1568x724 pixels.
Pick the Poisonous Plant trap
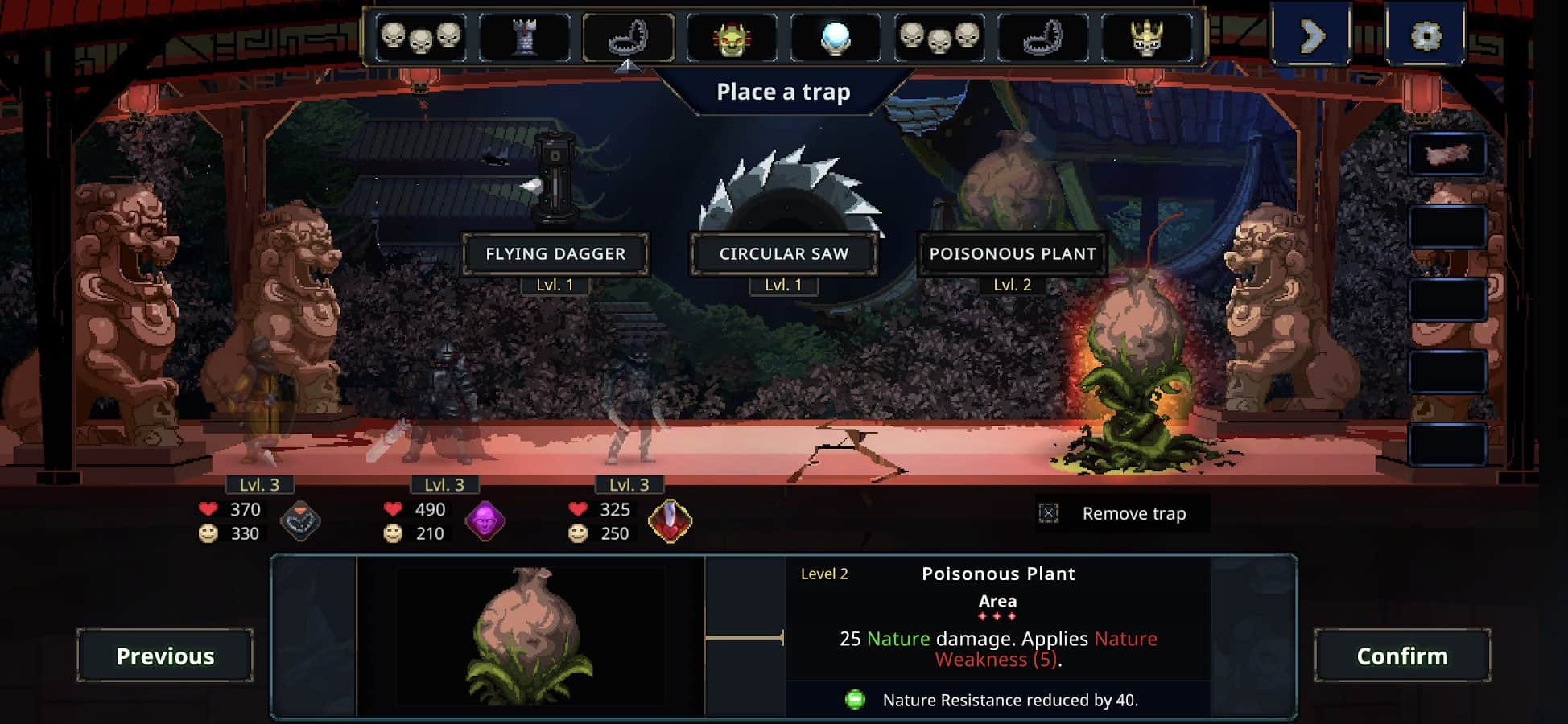(x=1013, y=253)
